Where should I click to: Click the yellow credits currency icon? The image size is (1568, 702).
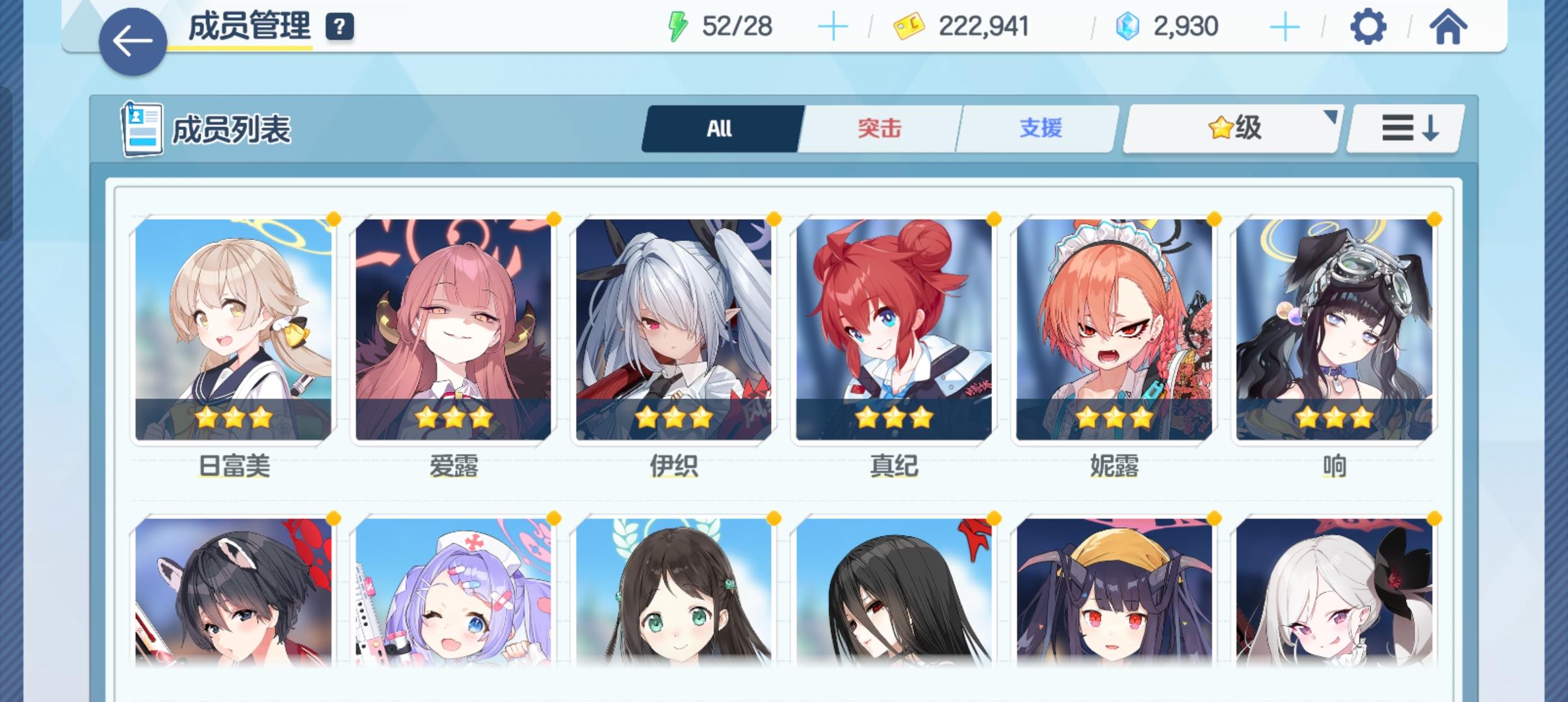tap(909, 26)
